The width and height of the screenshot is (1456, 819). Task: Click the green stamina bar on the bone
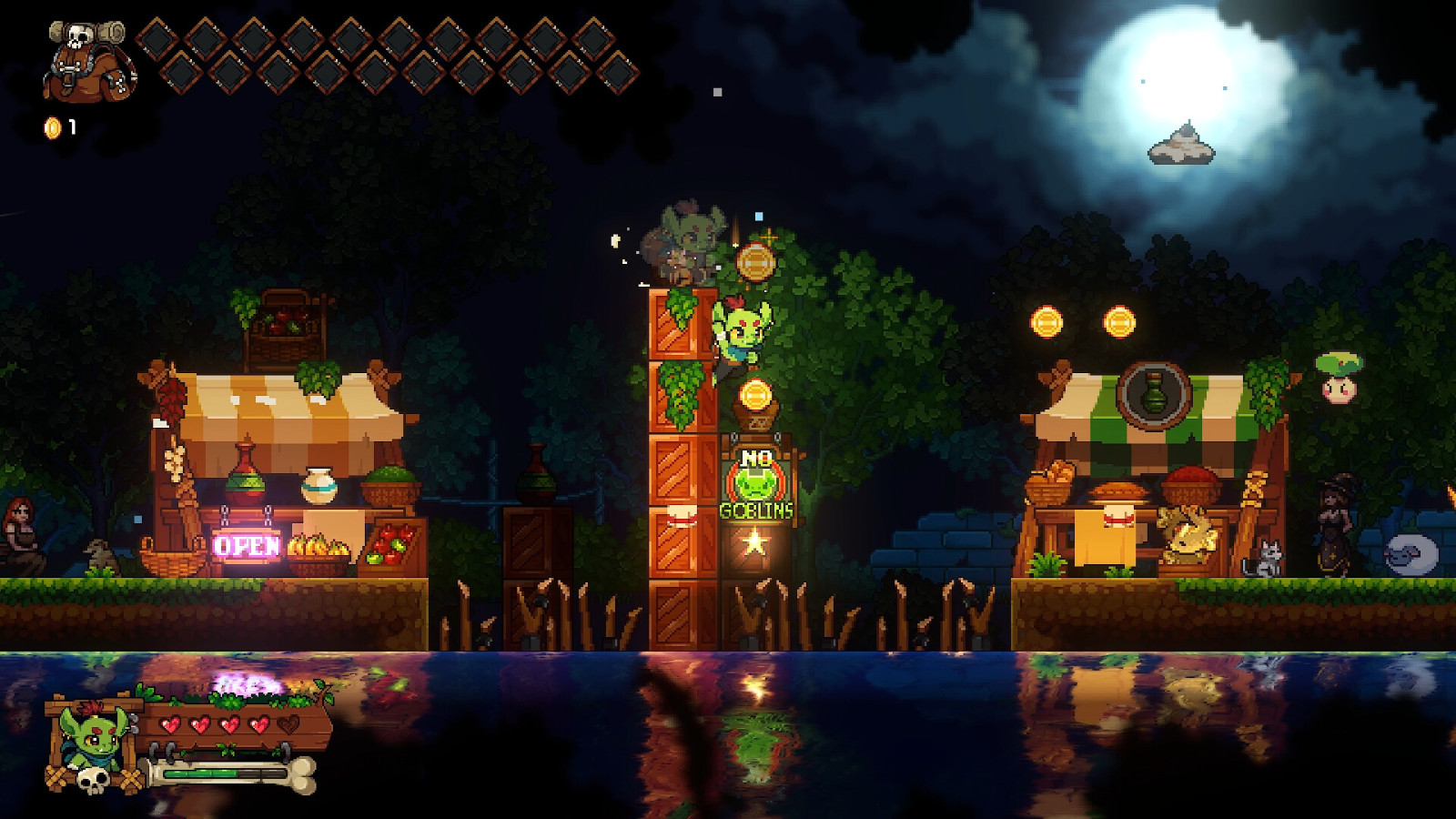(x=202, y=773)
